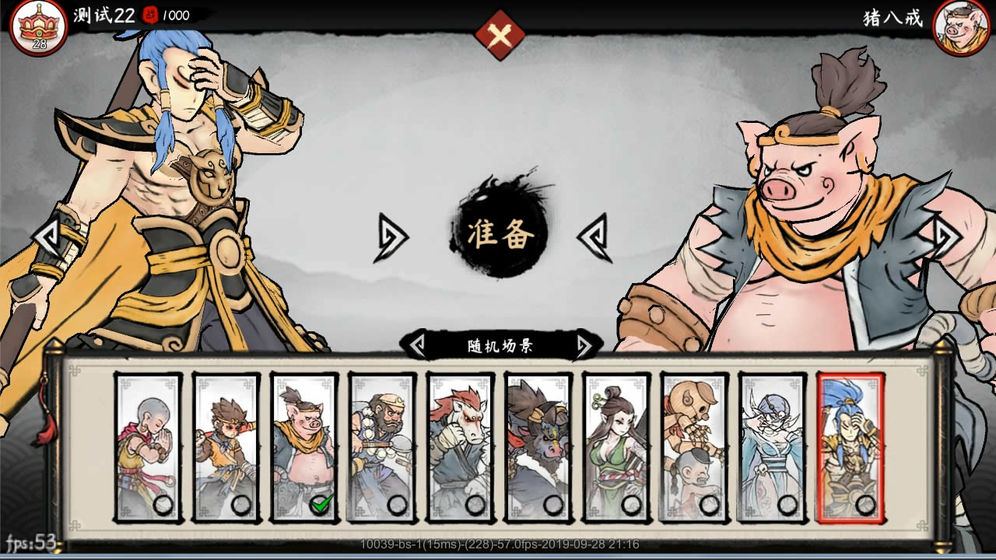
Task: Select the white-haired character in blue robe
Action: pyautogui.click(x=772, y=446)
